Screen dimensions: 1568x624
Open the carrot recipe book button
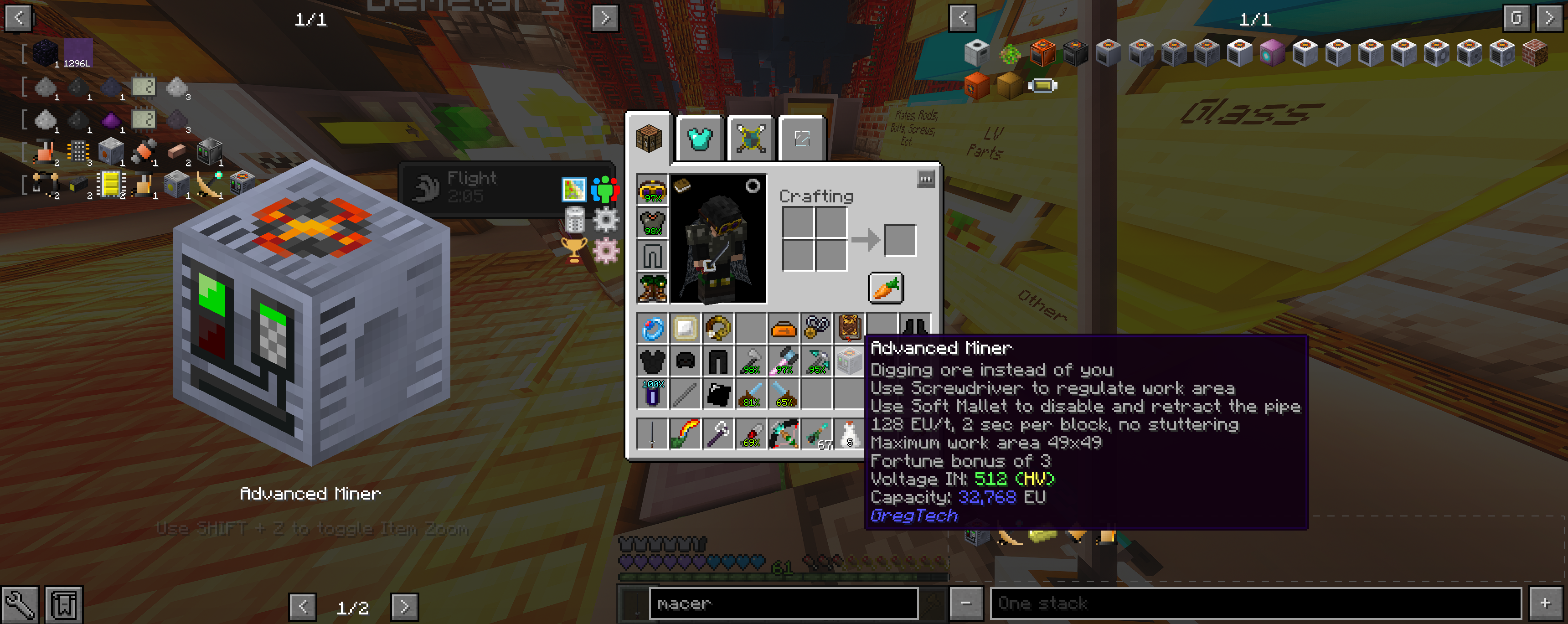(x=885, y=288)
